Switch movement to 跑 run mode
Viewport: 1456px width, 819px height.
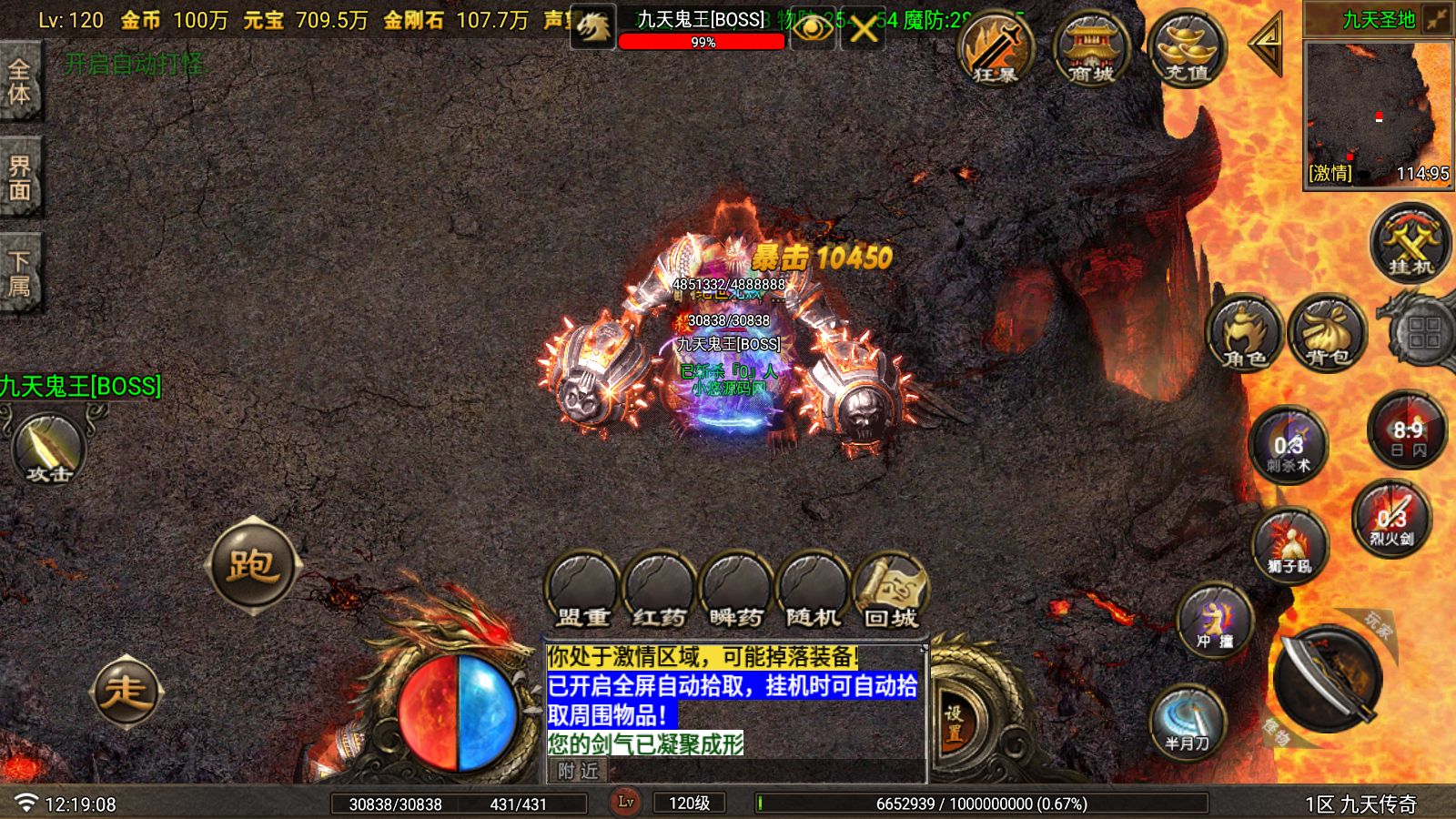(x=252, y=565)
